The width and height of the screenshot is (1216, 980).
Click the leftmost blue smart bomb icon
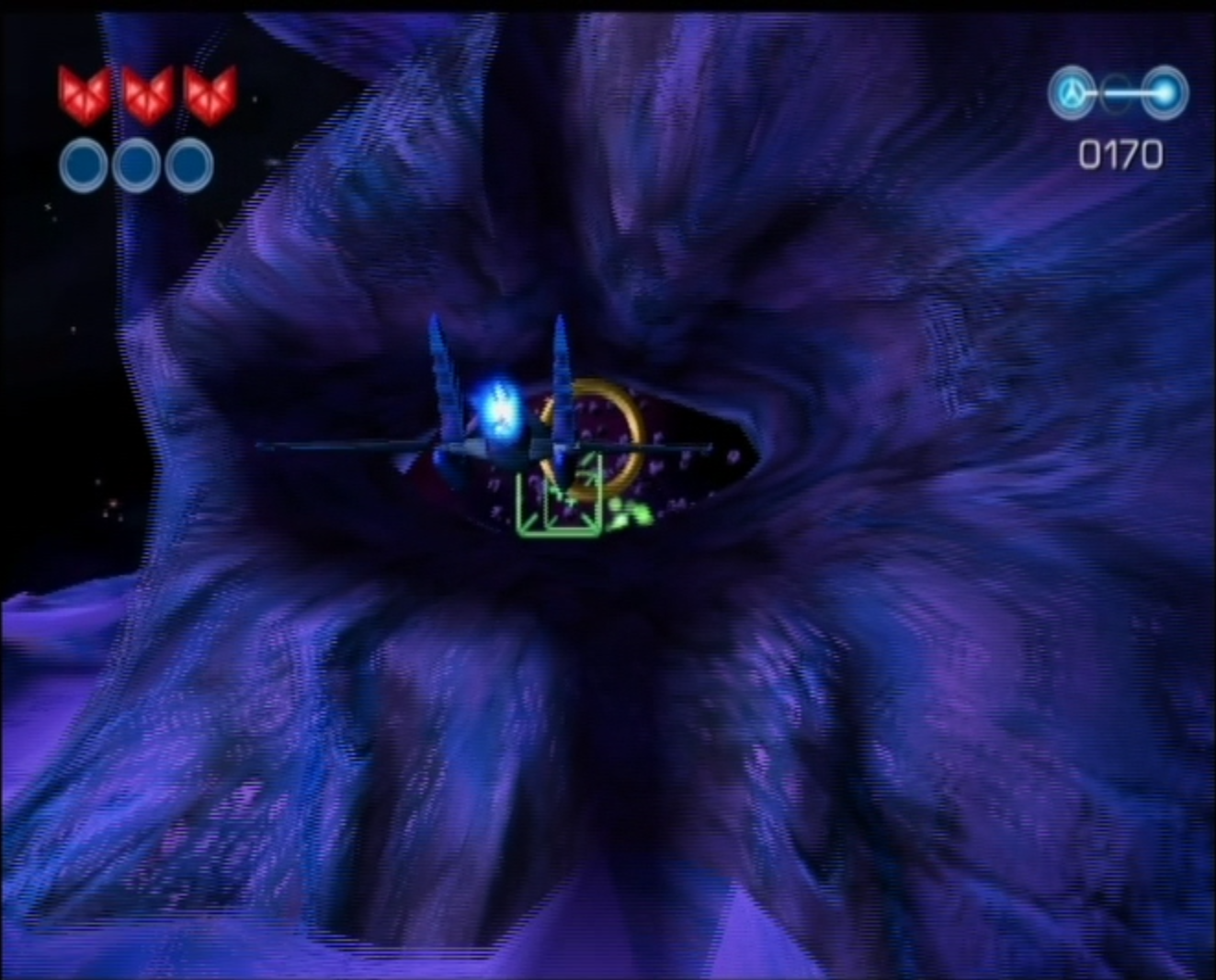pyautogui.click(x=85, y=163)
